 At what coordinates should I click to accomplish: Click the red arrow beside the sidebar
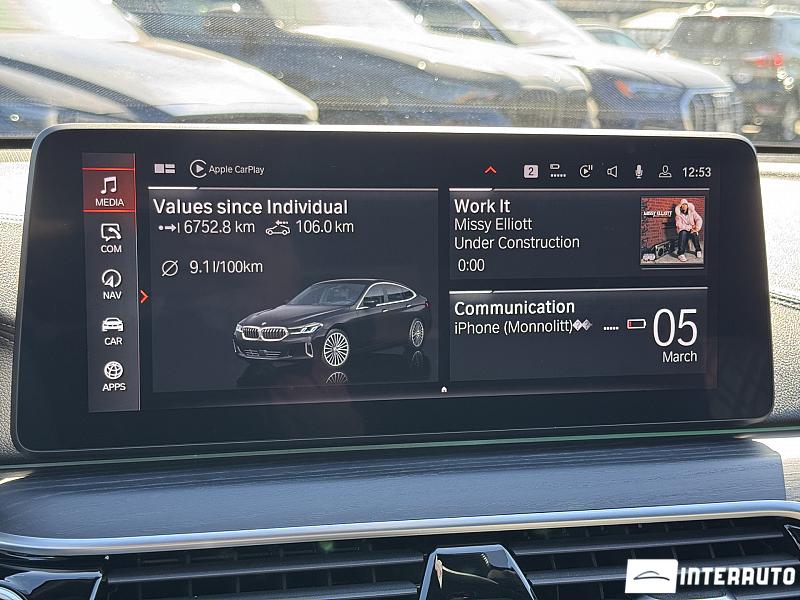pos(144,296)
